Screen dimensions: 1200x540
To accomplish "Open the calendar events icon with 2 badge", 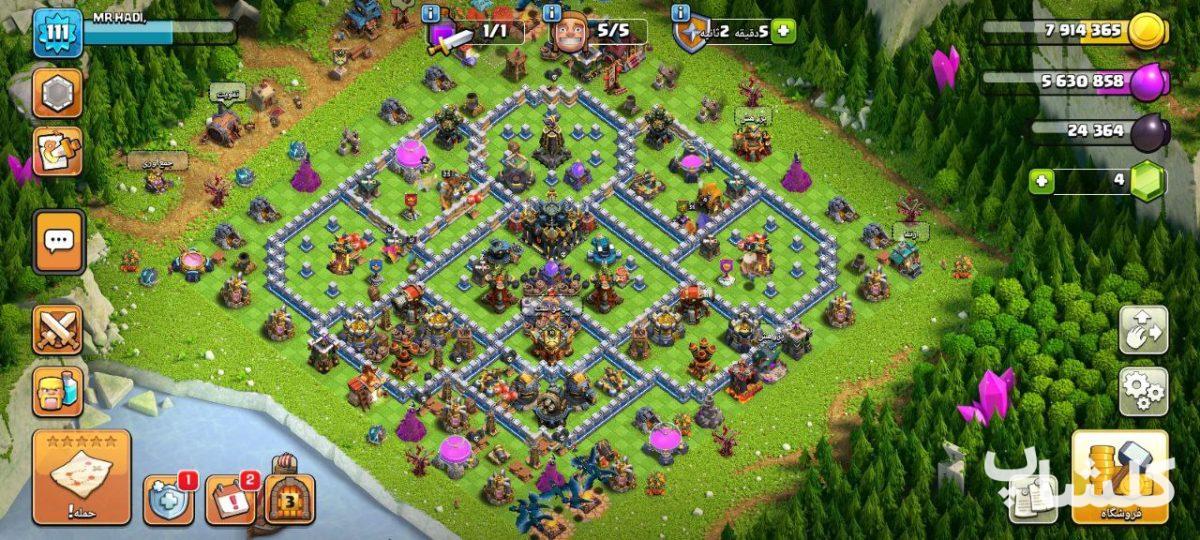I will click(x=229, y=499).
